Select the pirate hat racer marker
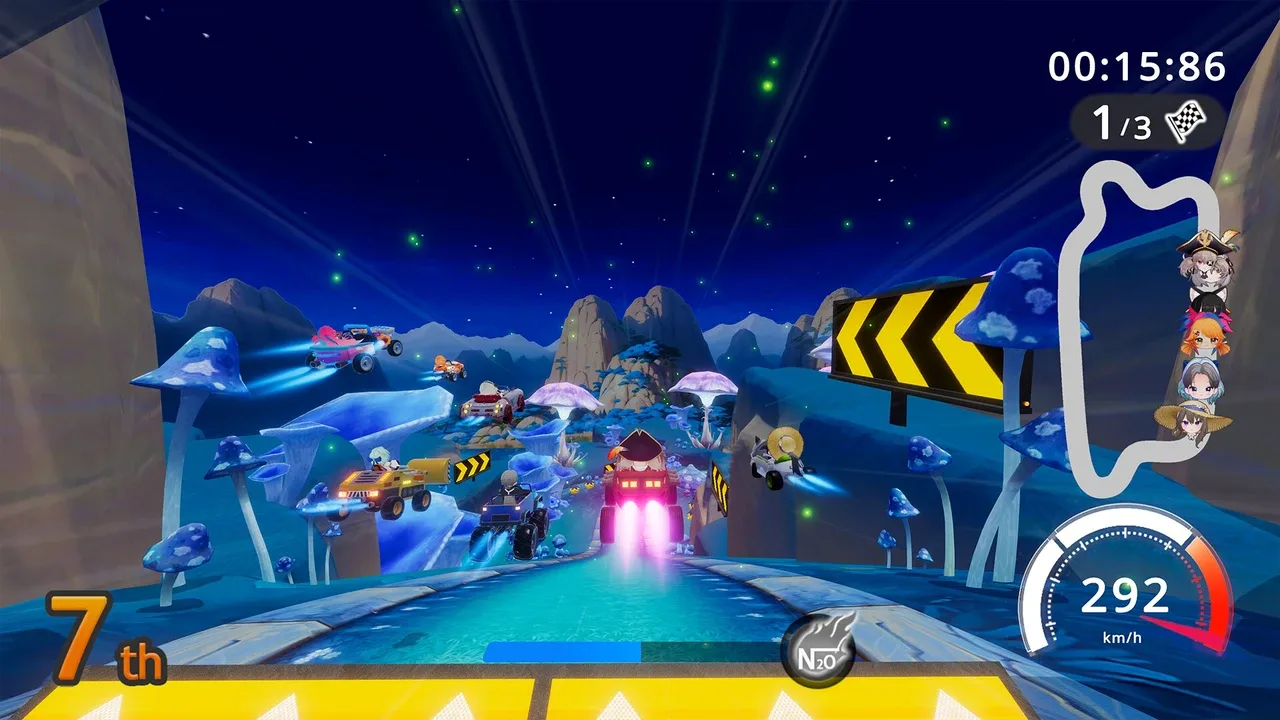This screenshot has height=720, width=1280. (1208, 262)
